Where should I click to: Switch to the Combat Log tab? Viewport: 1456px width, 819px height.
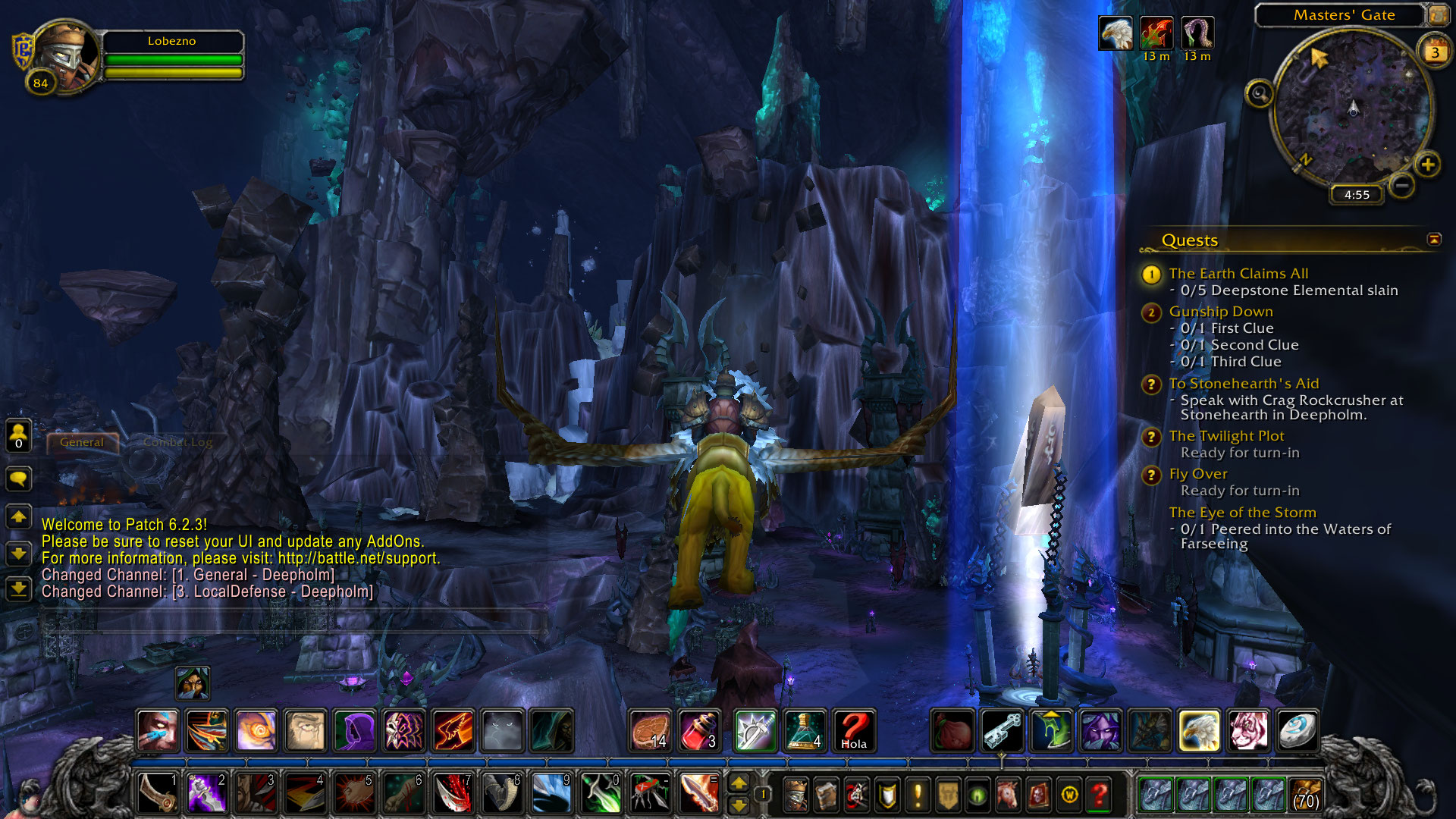[x=177, y=442]
